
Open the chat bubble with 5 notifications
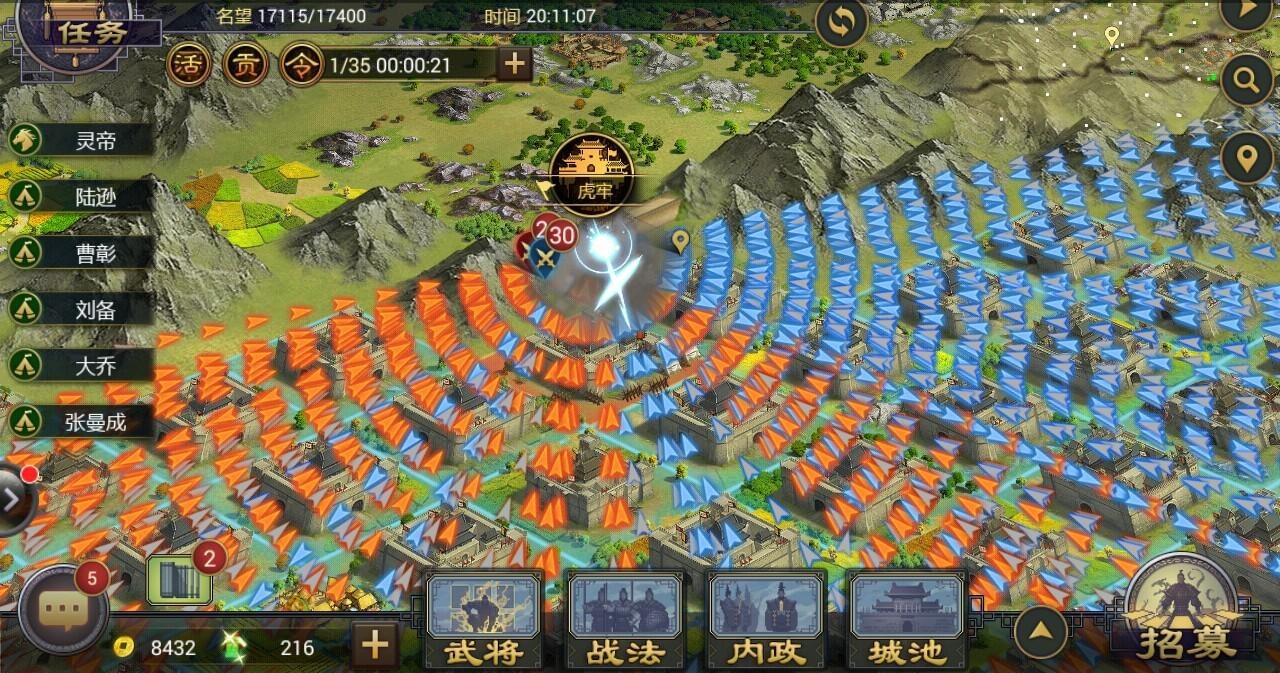point(62,609)
